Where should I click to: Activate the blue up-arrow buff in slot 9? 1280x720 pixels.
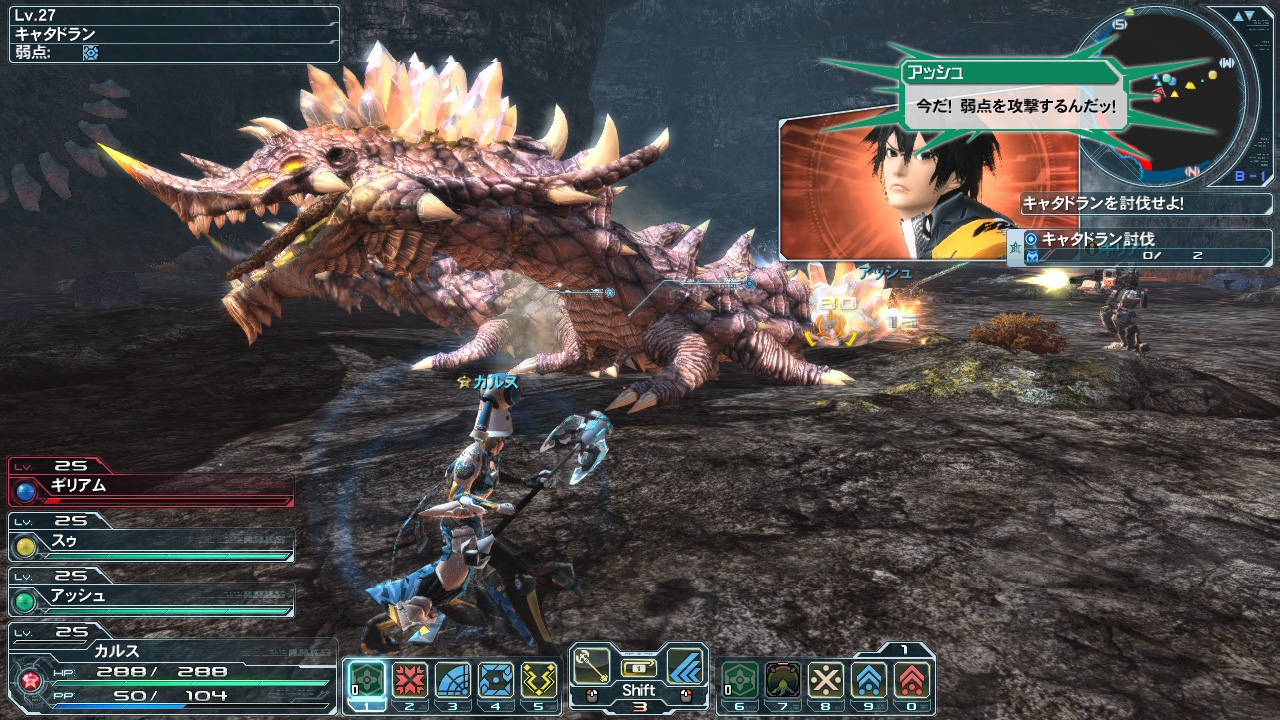869,680
